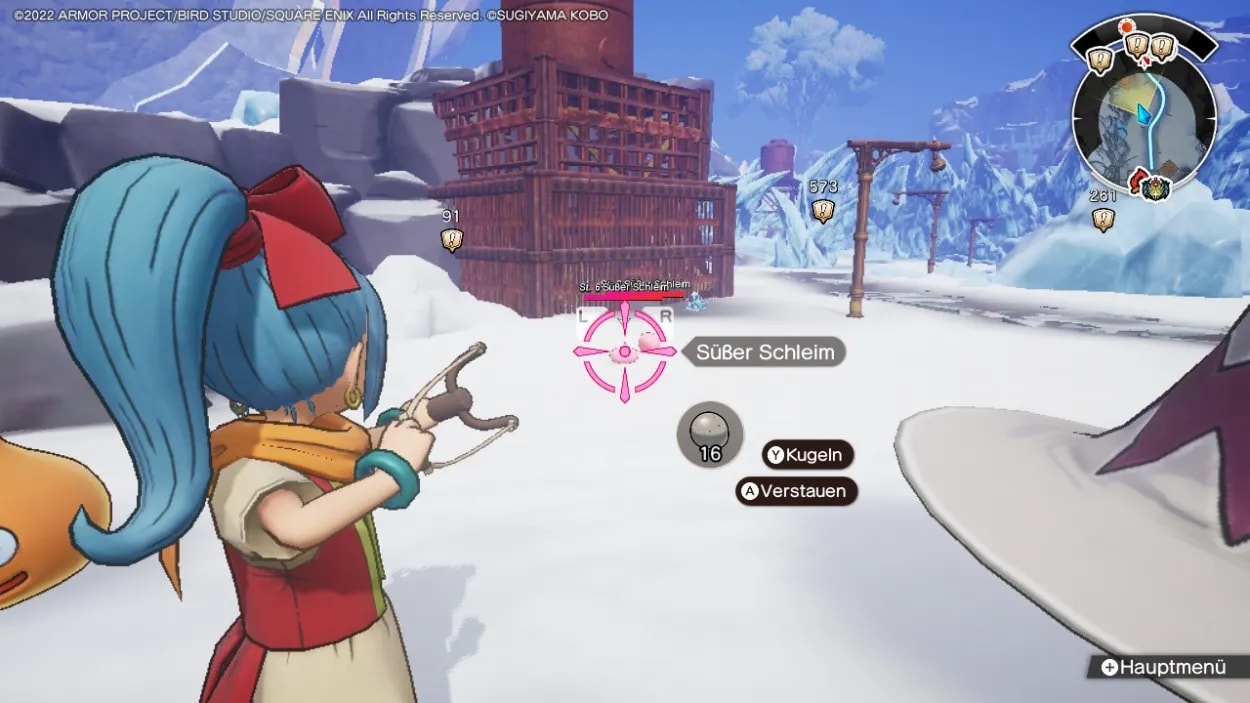Click the quest marker showing 261
Screen dimensions: 1250x703
(1103, 220)
